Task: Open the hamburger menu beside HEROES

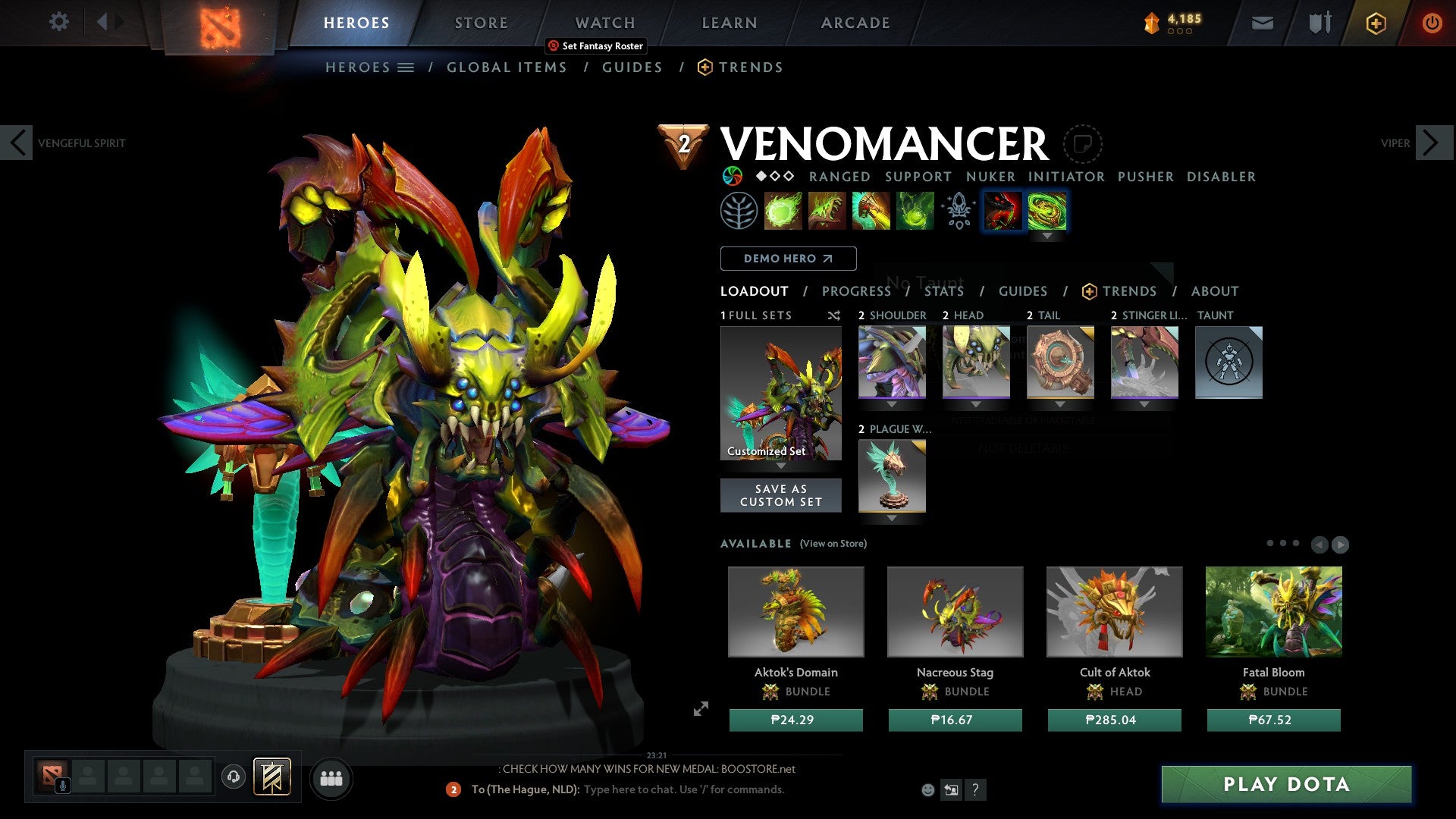Action: tap(407, 67)
